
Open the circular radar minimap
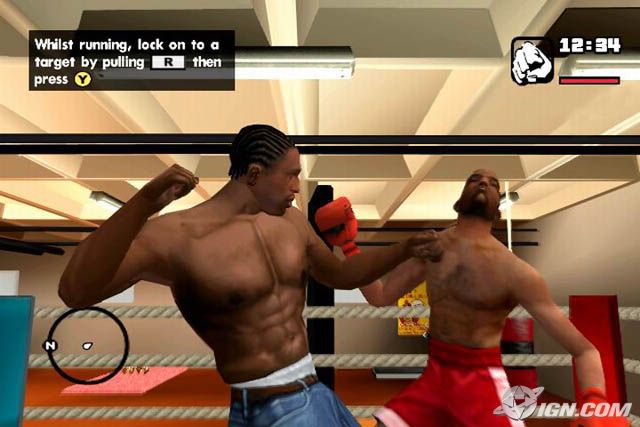pos(88,345)
